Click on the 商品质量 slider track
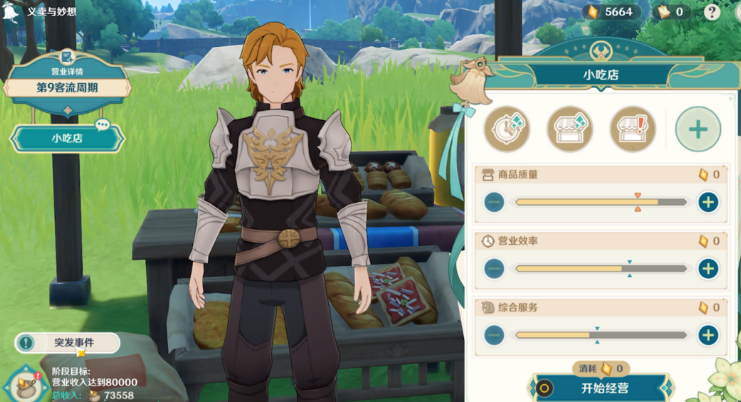Image resolution: width=741 pixels, height=402 pixels. coord(600,202)
